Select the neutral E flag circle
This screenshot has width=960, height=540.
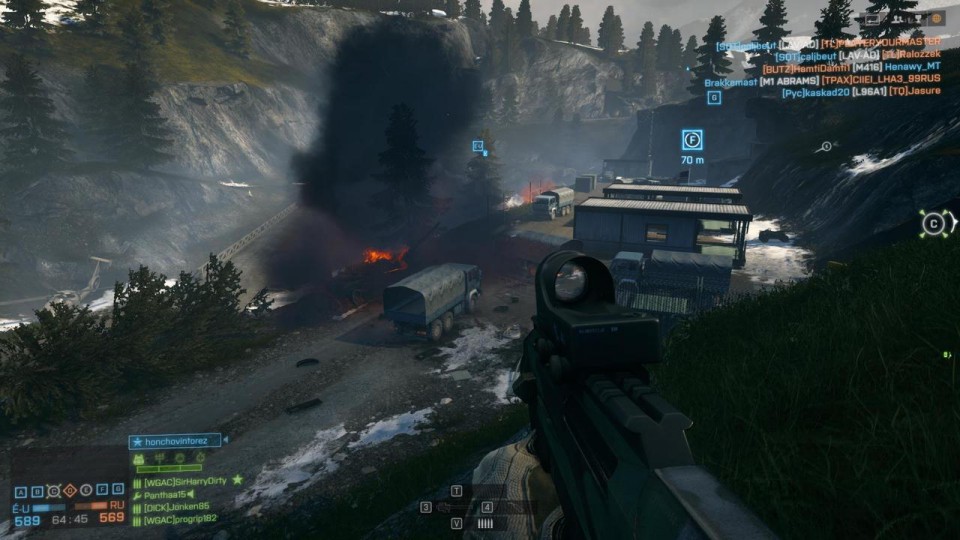[x=85, y=491]
